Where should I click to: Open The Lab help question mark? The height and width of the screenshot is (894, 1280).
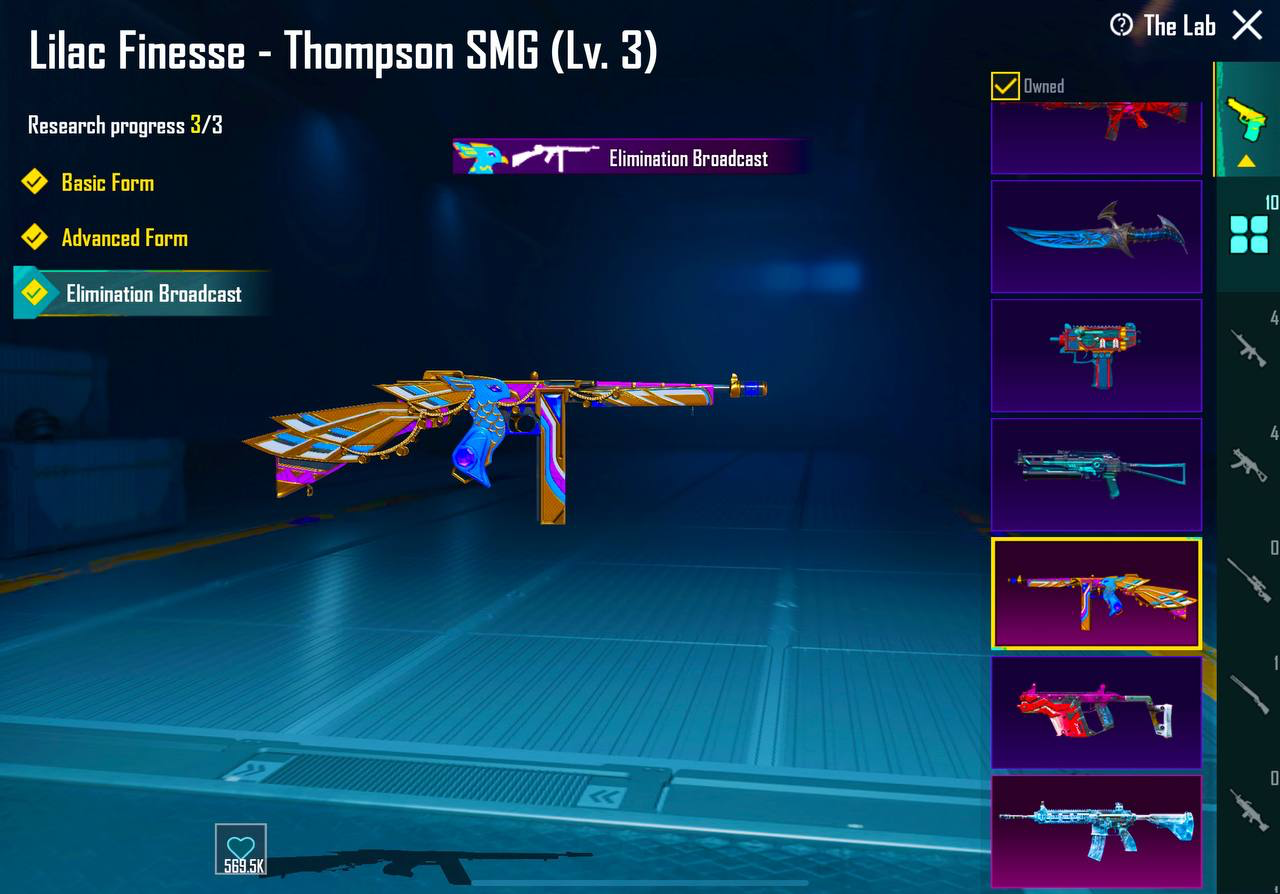point(1121,25)
